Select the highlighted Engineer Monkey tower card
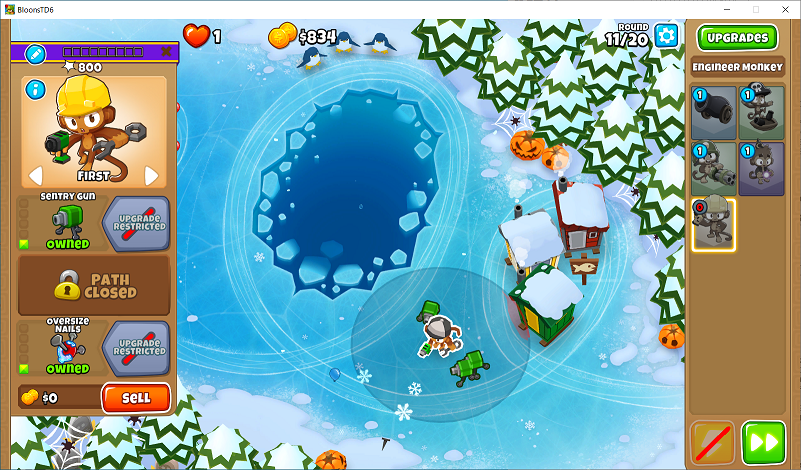This screenshot has width=801, height=470. (713, 223)
